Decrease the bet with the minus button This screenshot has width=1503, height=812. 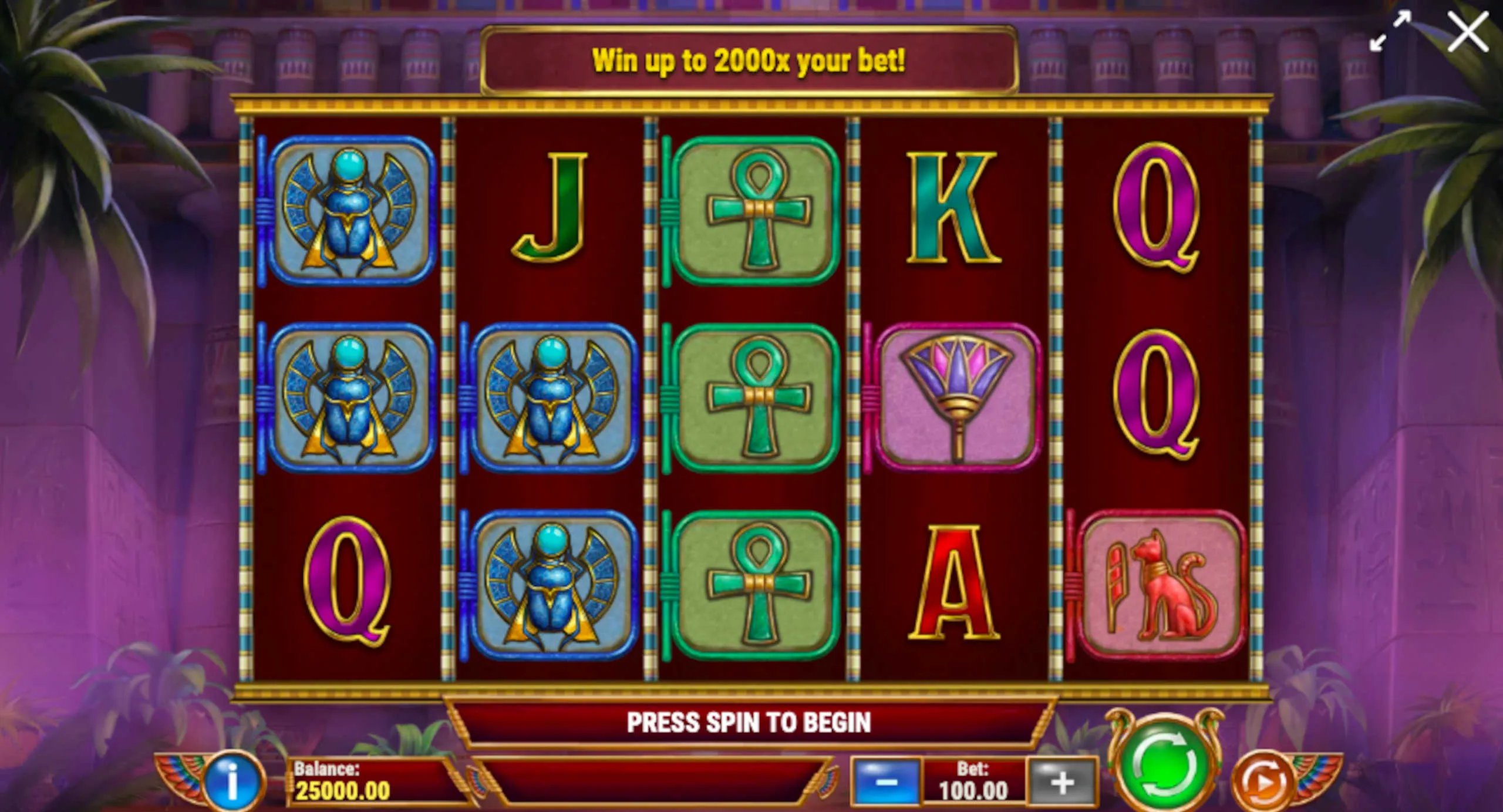click(x=887, y=782)
